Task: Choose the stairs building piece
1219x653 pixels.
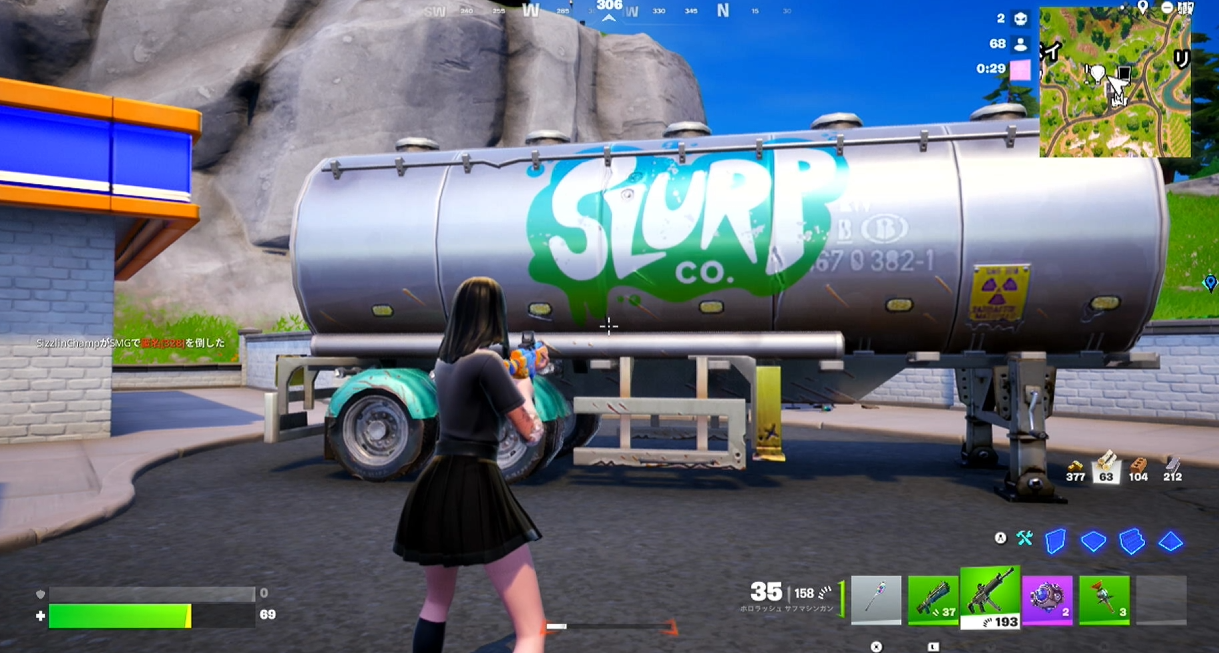Action: pyautogui.click(x=1131, y=541)
